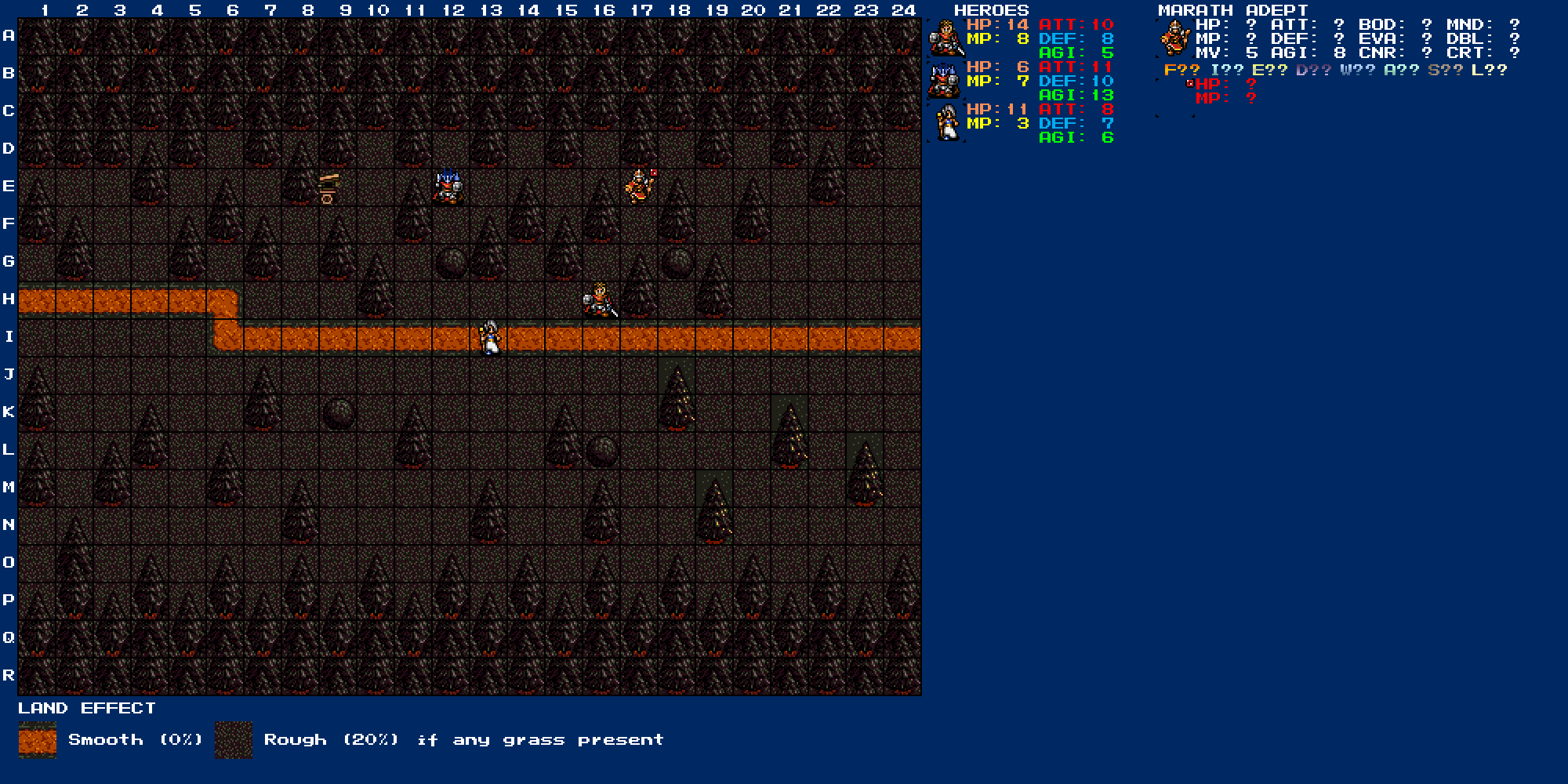This screenshot has width=1568, height=784.
Task: Select the swordsman hero portrait with HP 14
Action: 946,38
